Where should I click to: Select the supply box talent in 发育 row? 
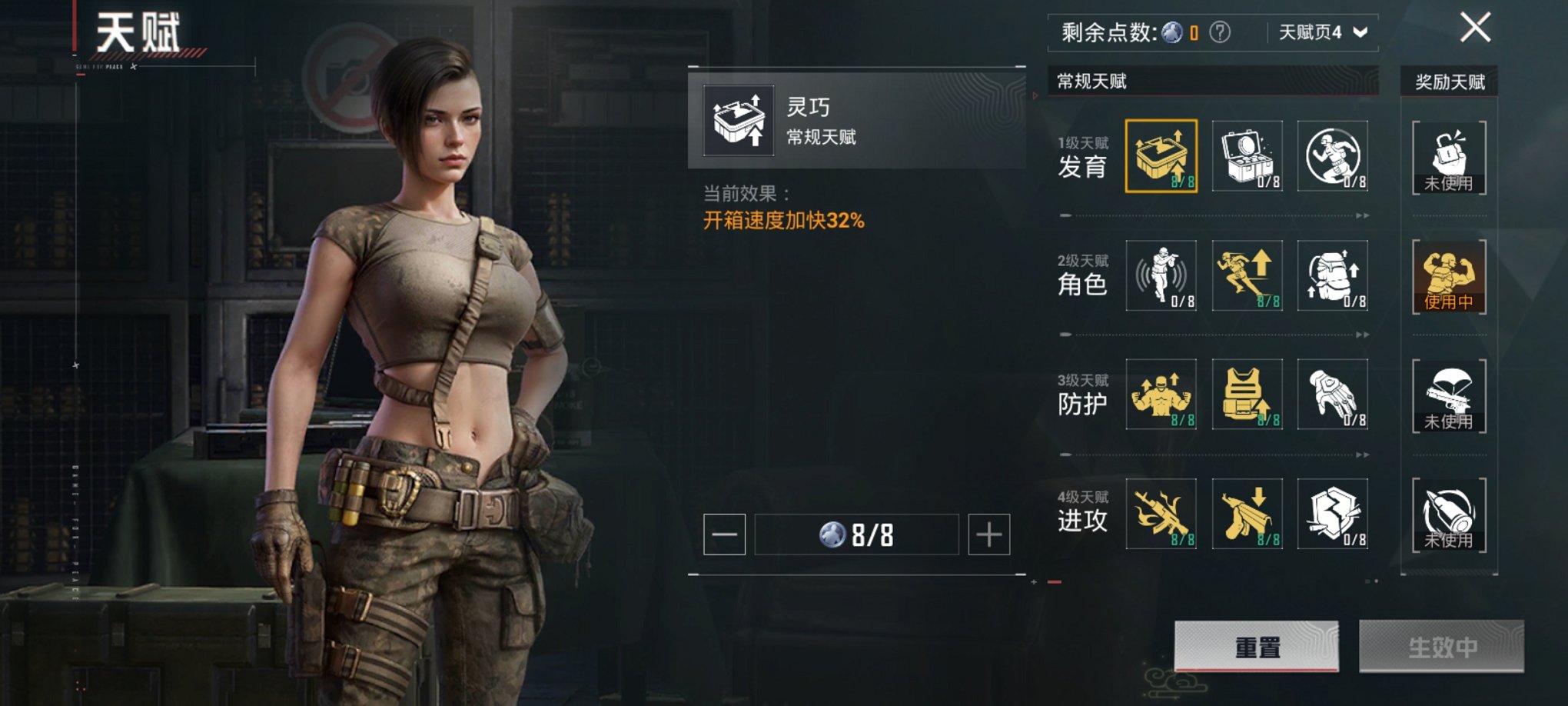[1247, 156]
